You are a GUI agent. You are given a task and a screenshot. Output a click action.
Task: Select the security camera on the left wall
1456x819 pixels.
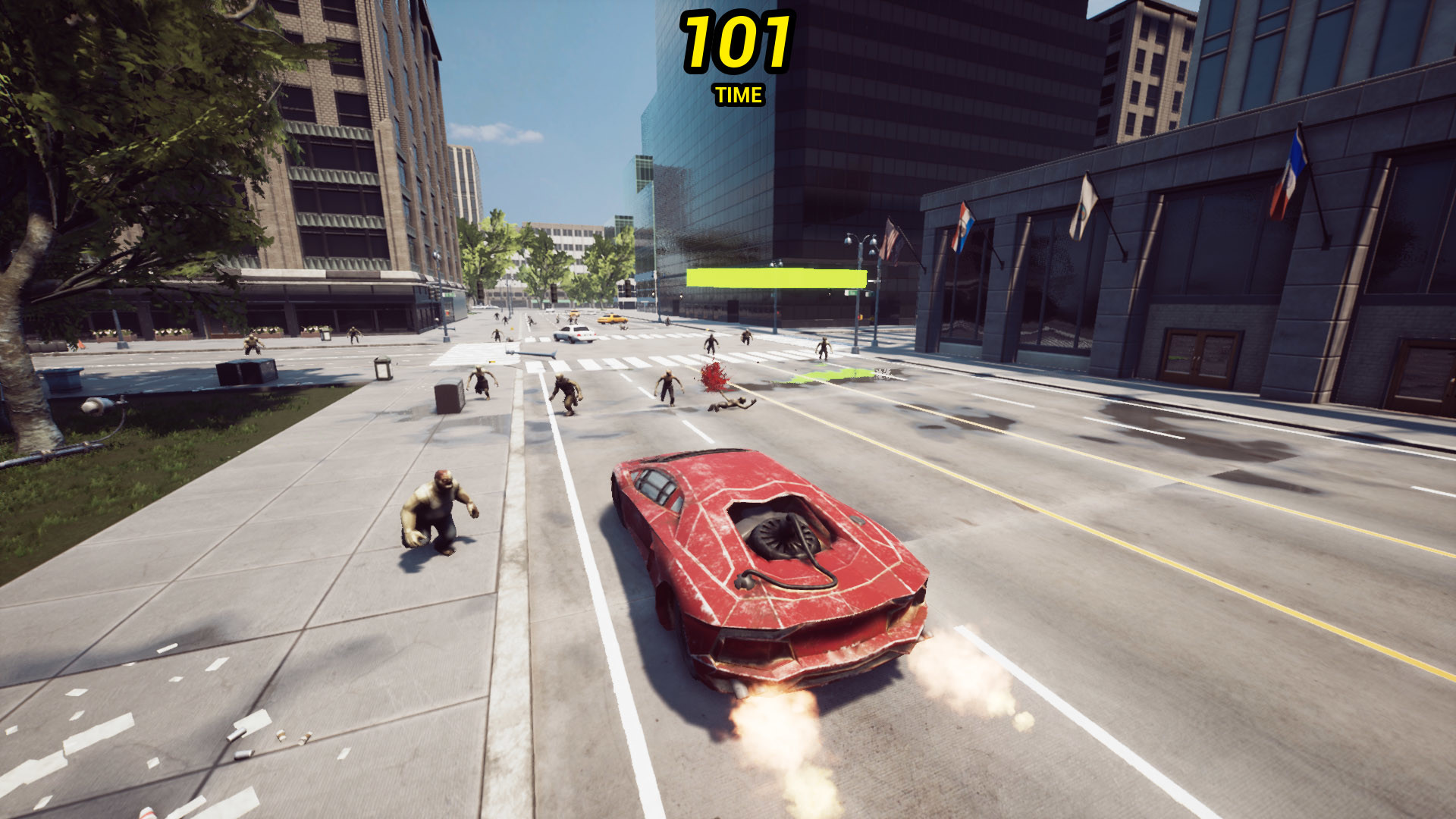point(99,406)
